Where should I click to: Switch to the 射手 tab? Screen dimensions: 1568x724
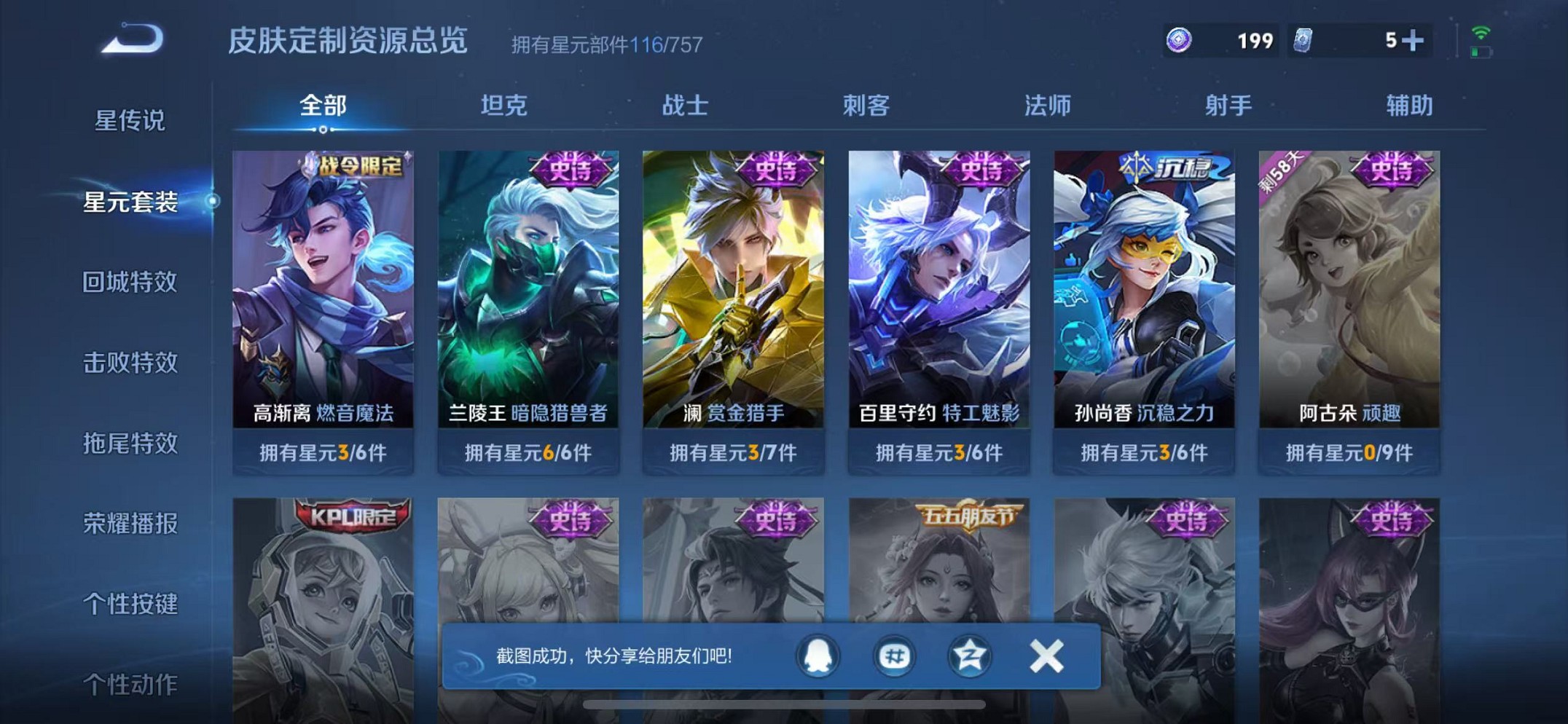tap(1226, 106)
